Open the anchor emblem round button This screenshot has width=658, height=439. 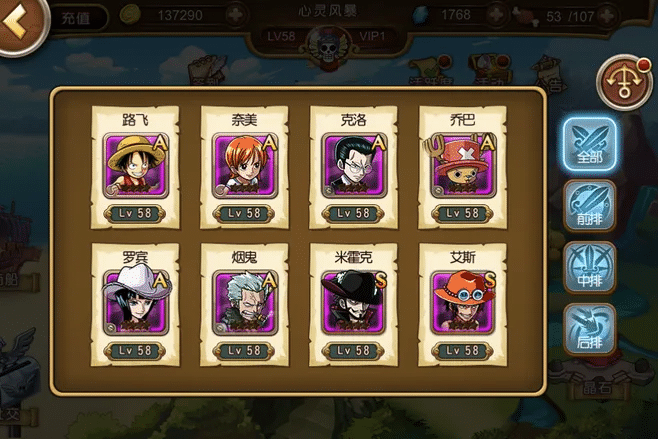pos(623,81)
